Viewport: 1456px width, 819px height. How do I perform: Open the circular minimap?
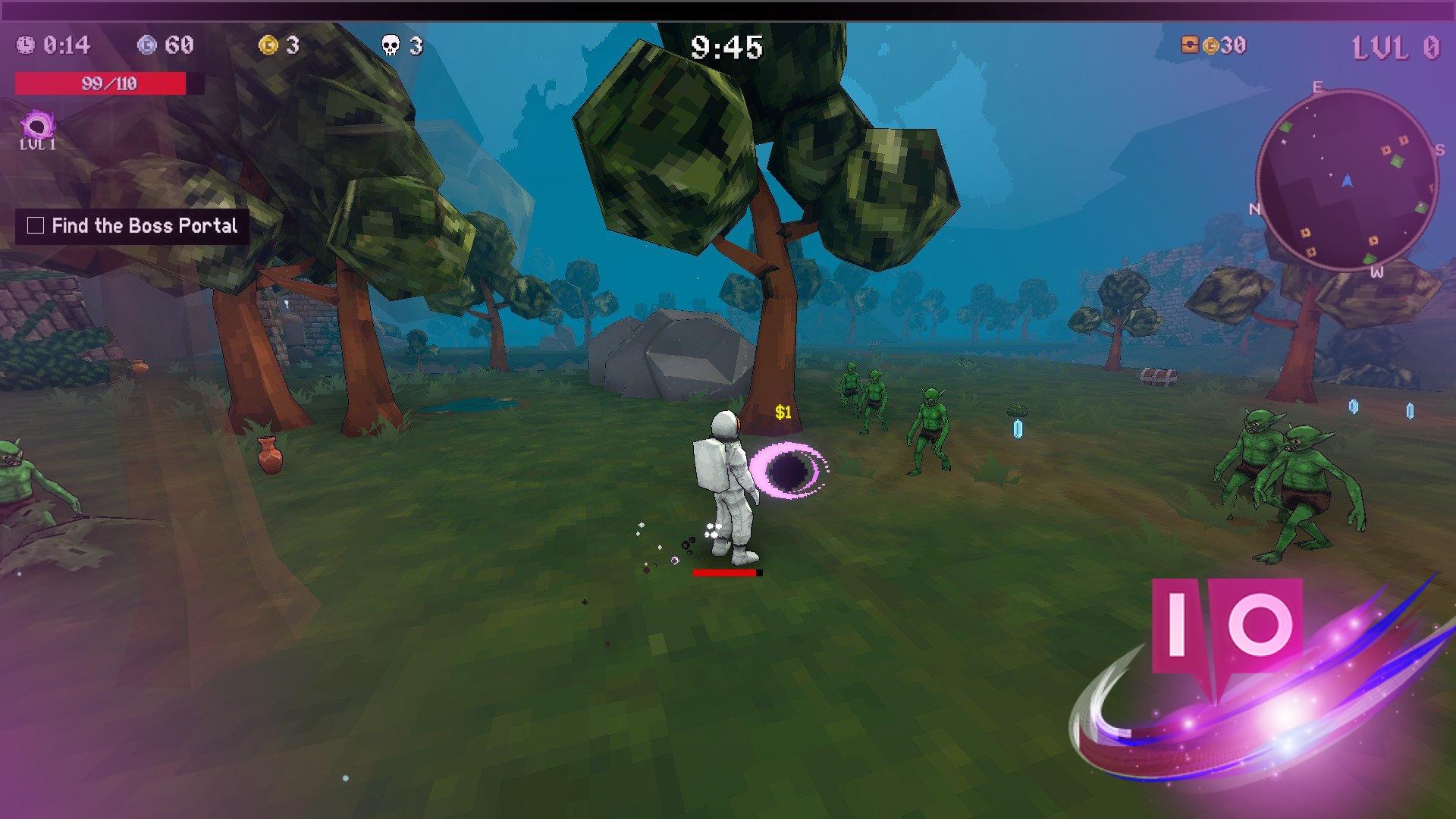click(x=1347, y=180)
